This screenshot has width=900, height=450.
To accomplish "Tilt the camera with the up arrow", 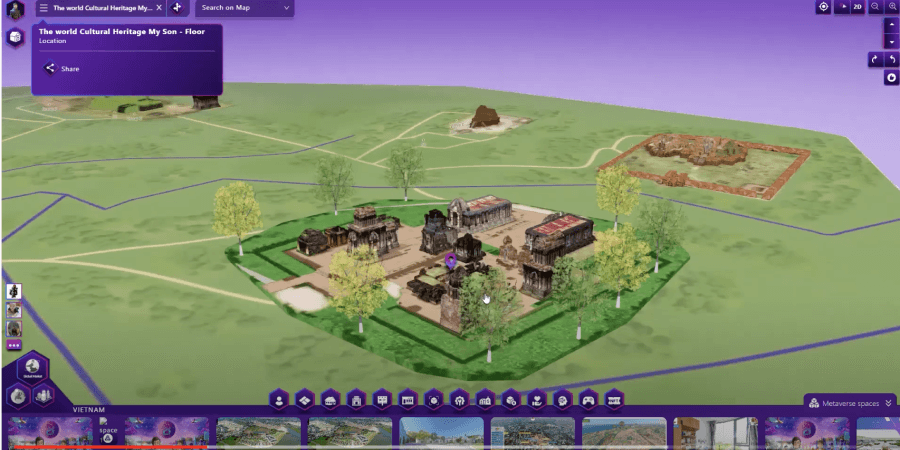I will click(891, 26).
